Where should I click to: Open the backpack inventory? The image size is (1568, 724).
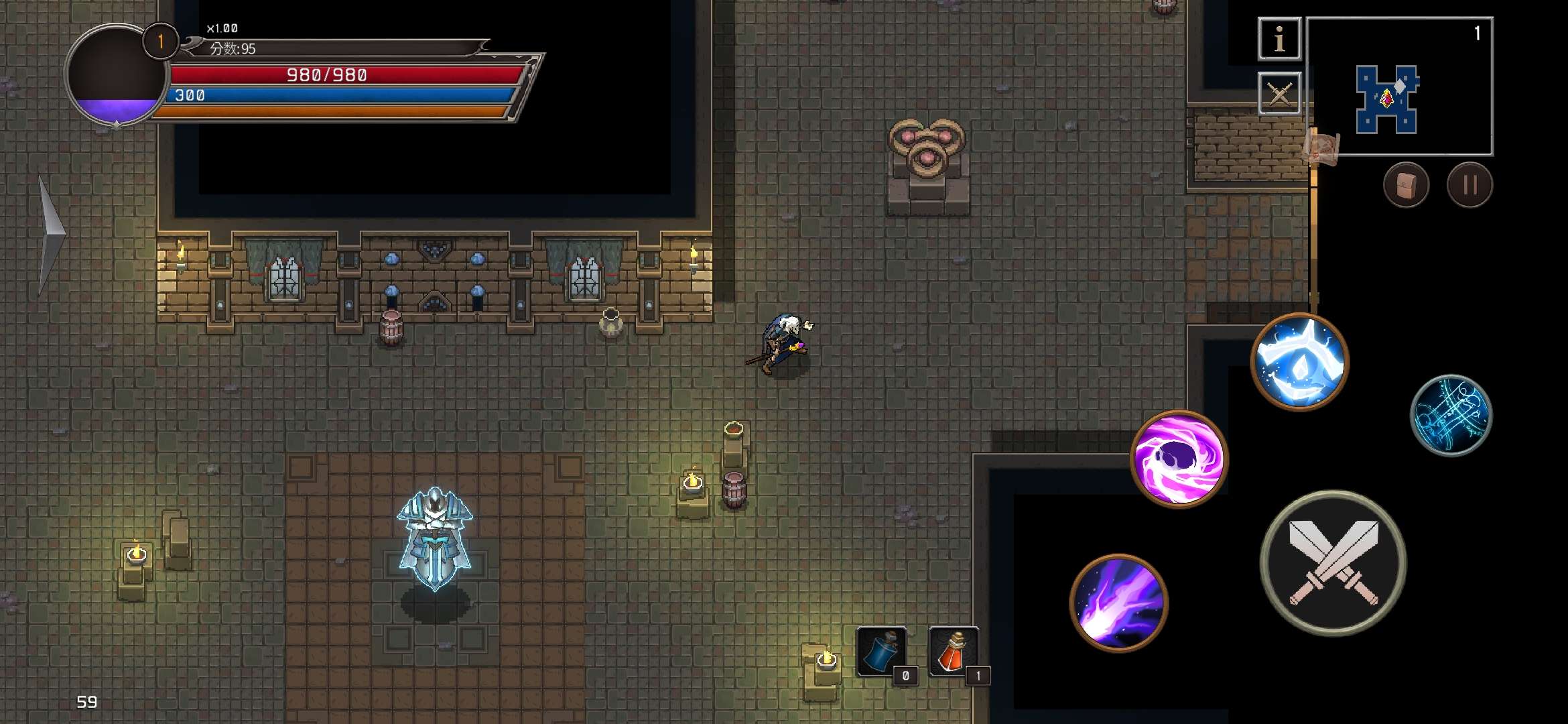point(1406,186)
